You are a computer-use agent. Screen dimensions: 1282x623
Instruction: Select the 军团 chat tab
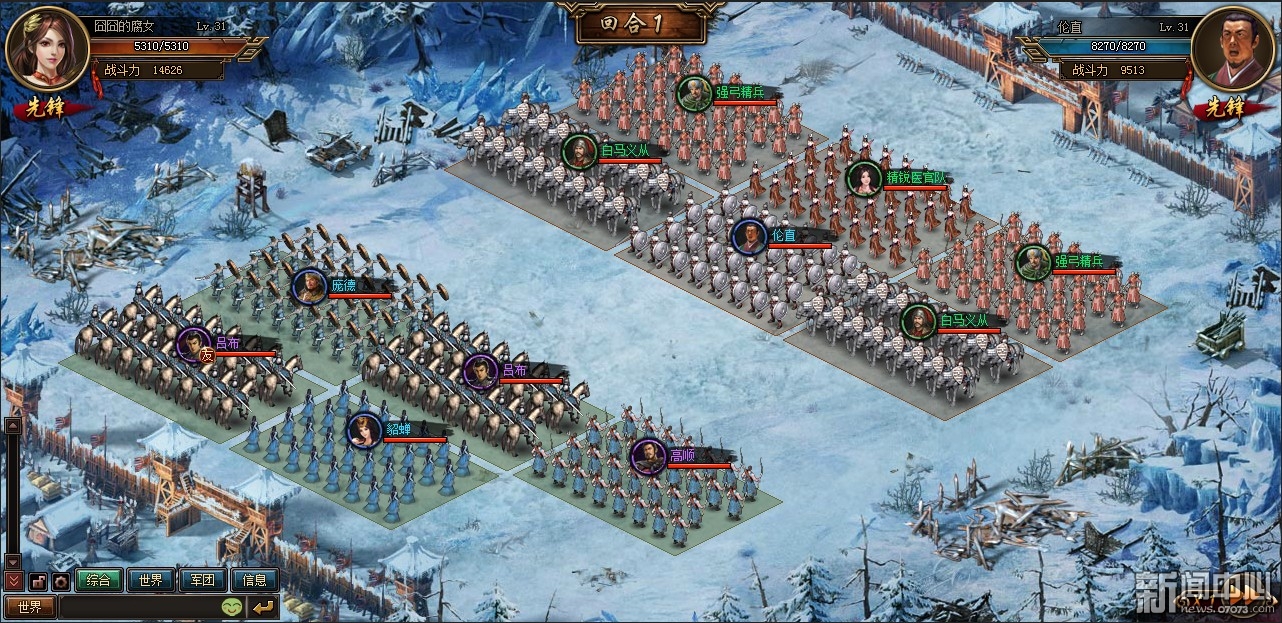203,580
